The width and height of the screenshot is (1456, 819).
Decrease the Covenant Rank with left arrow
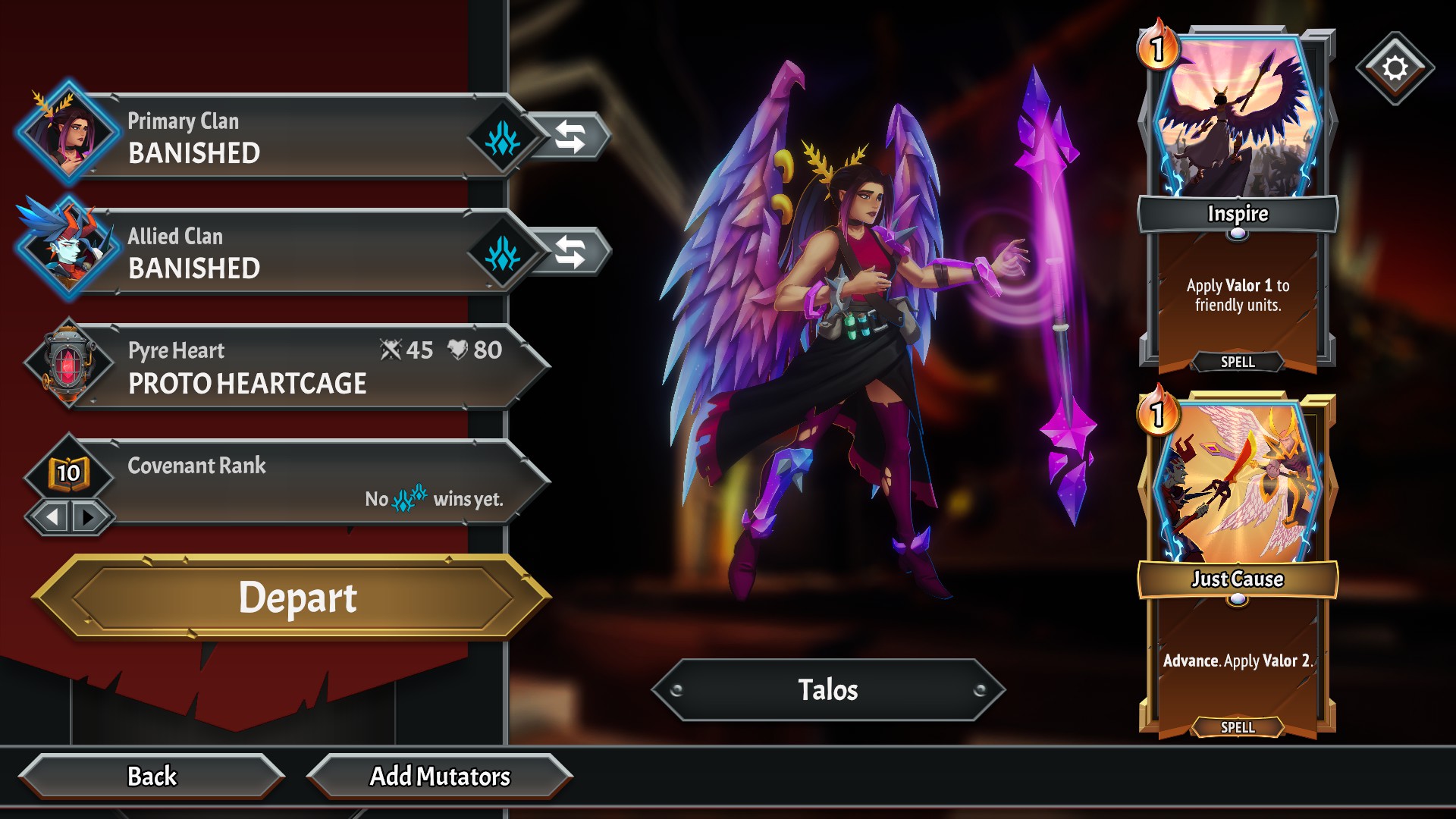52,518
